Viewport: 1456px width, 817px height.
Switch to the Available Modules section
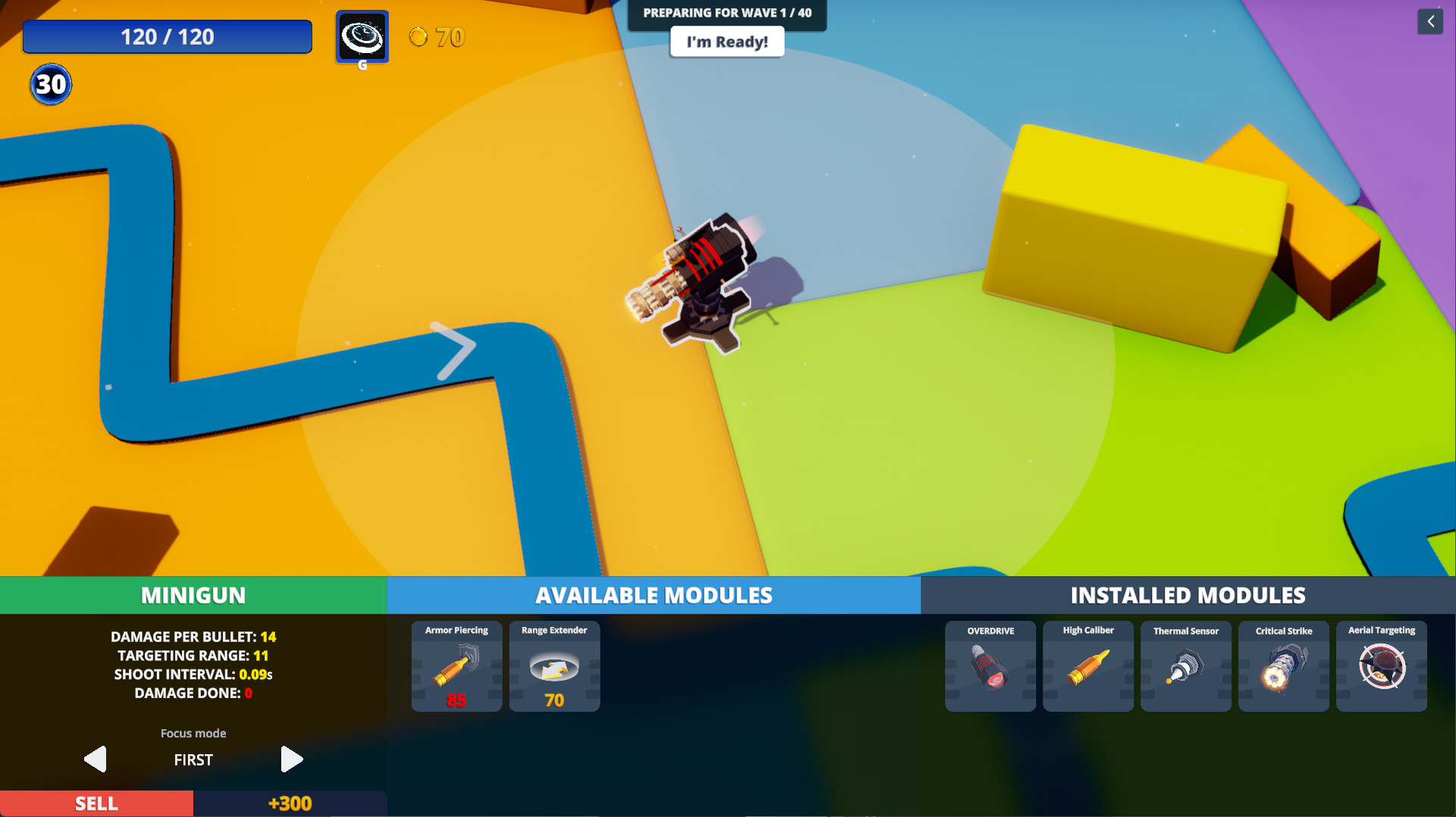pos(654,595)
